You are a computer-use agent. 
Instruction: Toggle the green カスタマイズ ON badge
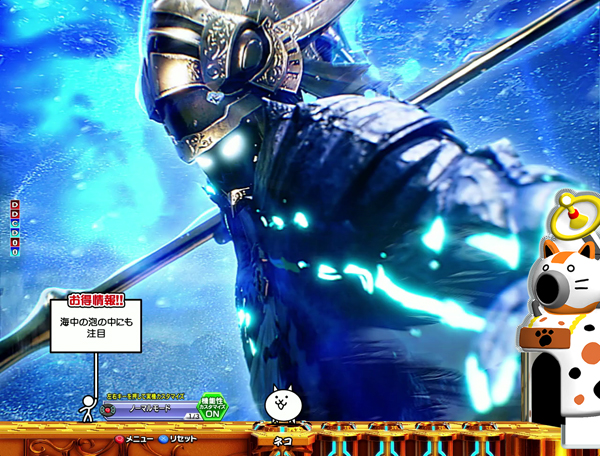[213, 405]
